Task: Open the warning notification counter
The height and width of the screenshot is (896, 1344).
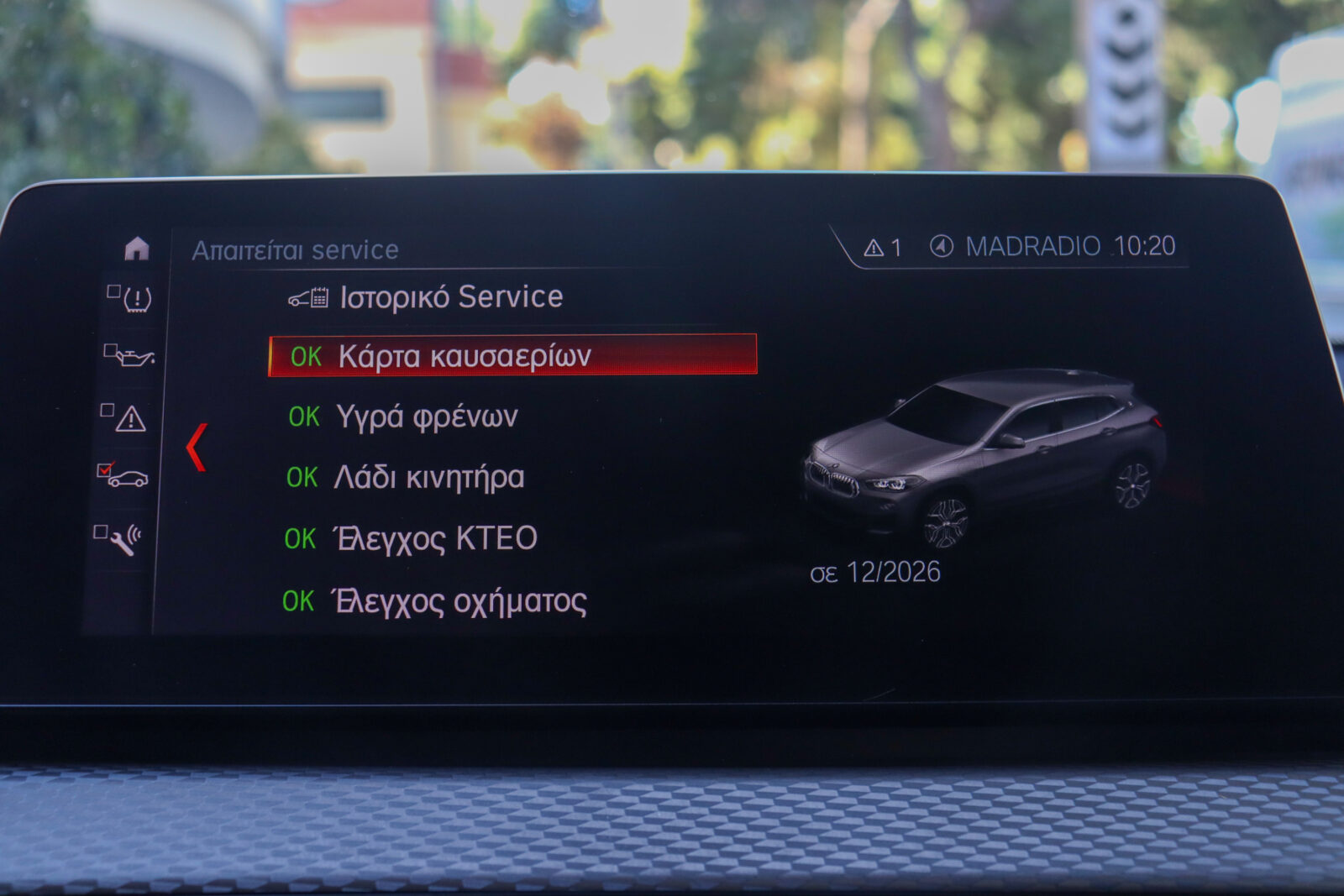Action: click(882, 248)
